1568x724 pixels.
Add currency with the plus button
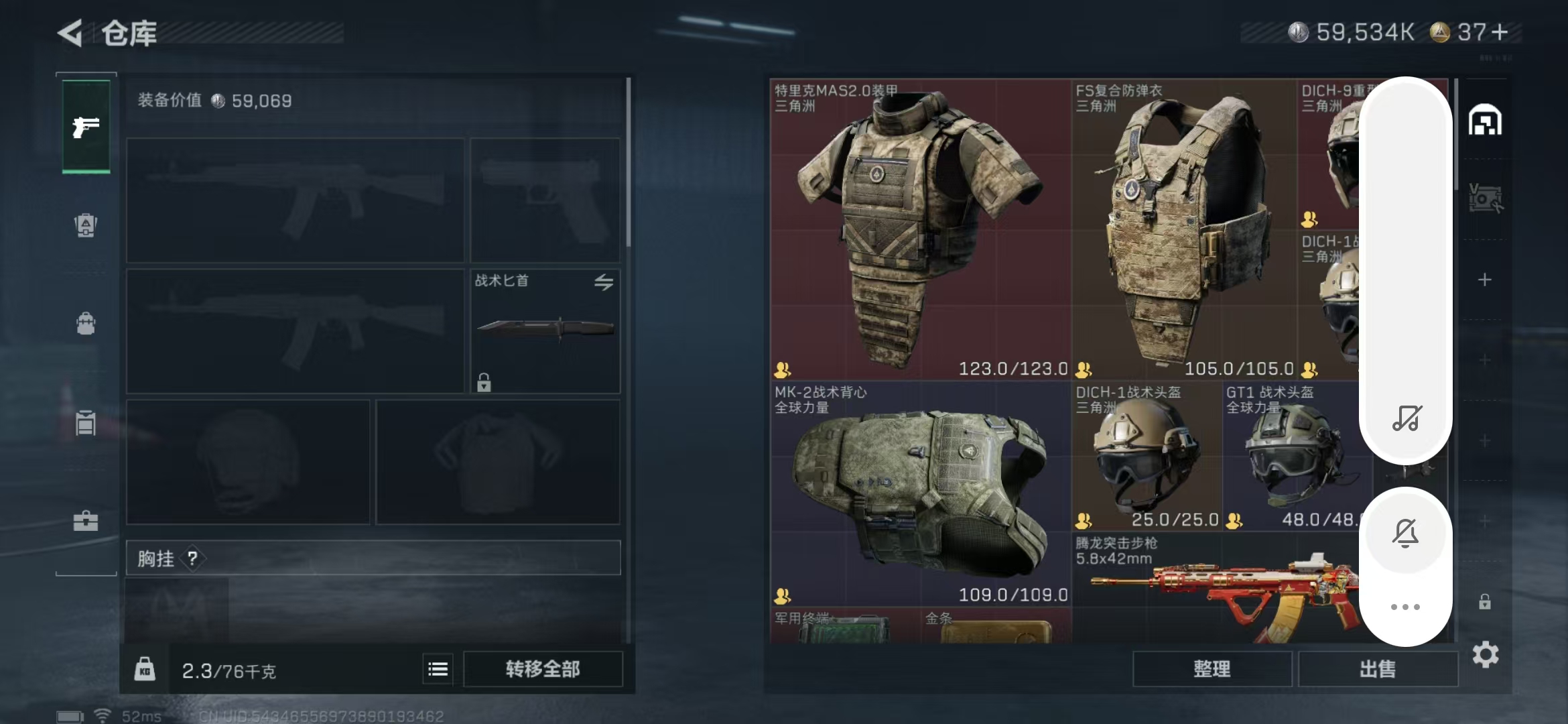tap(1500, 32)
